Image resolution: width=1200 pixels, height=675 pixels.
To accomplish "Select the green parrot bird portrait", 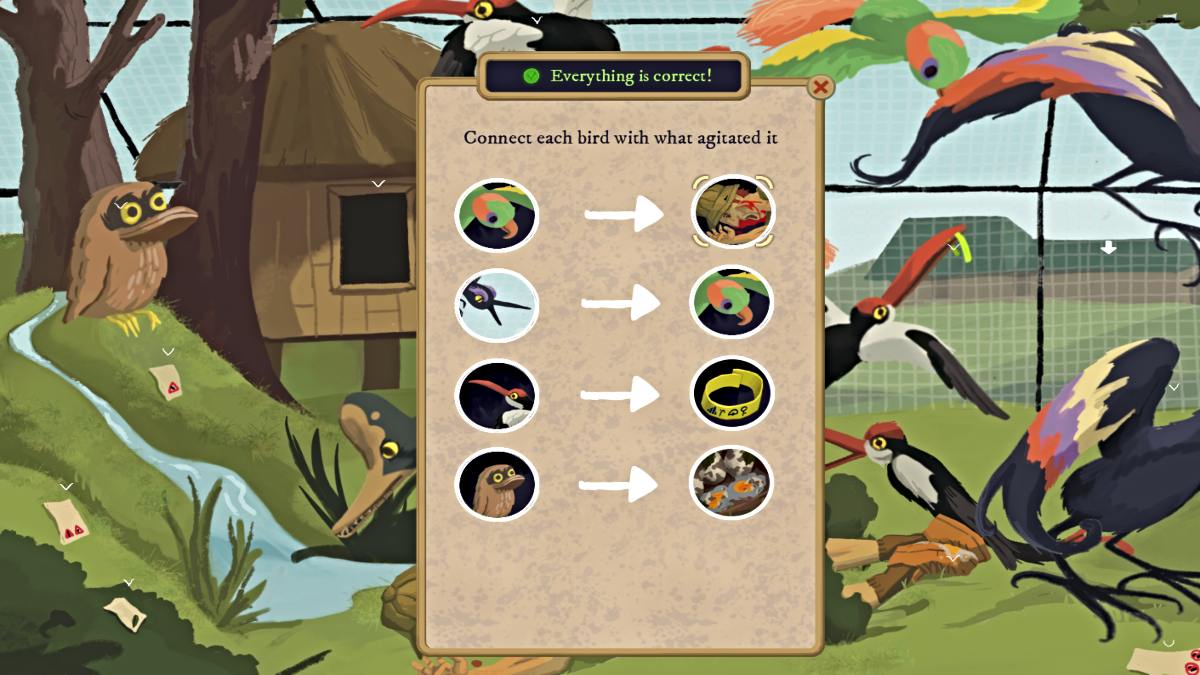I will pos(497,214).
